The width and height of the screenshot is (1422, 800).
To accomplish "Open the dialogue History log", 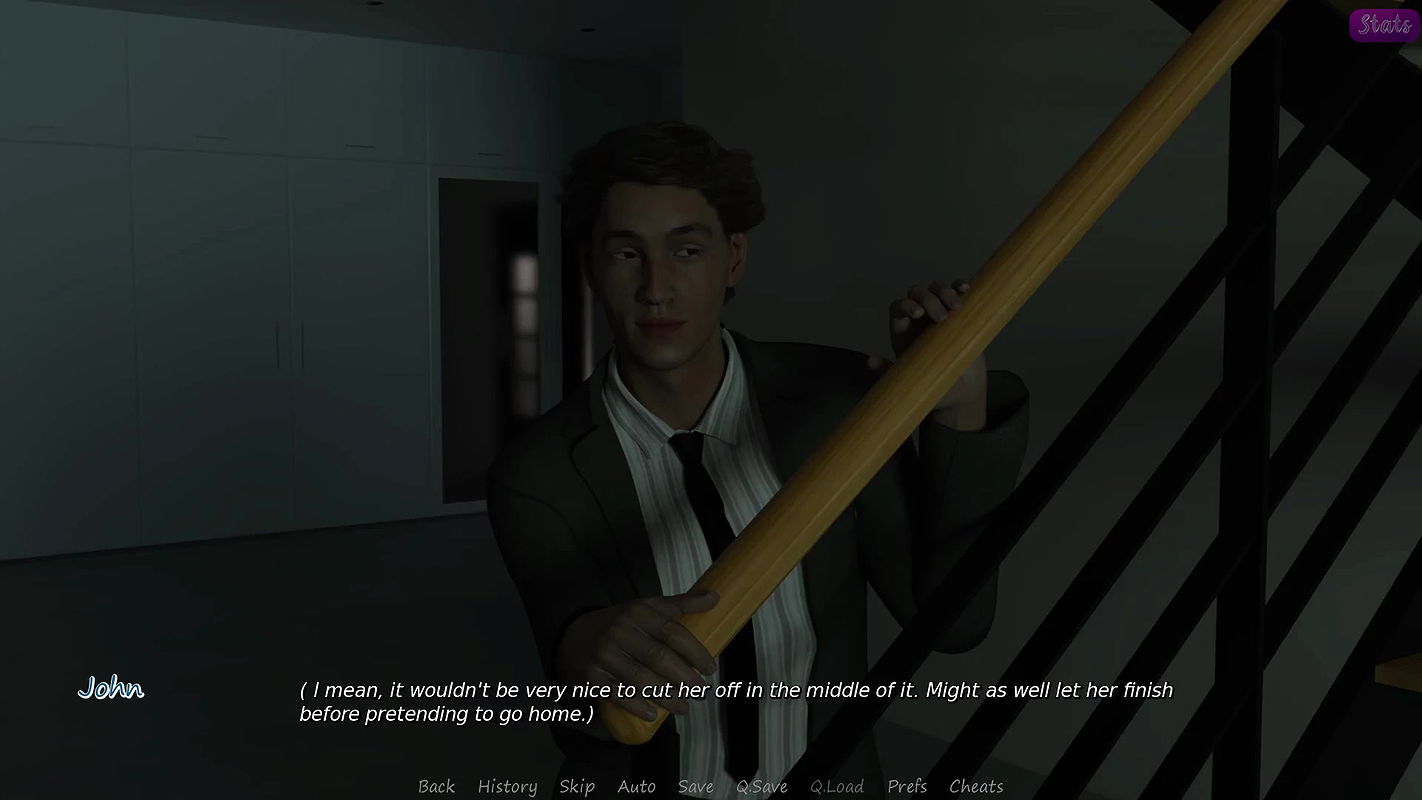I will click(x=507, y=787).
